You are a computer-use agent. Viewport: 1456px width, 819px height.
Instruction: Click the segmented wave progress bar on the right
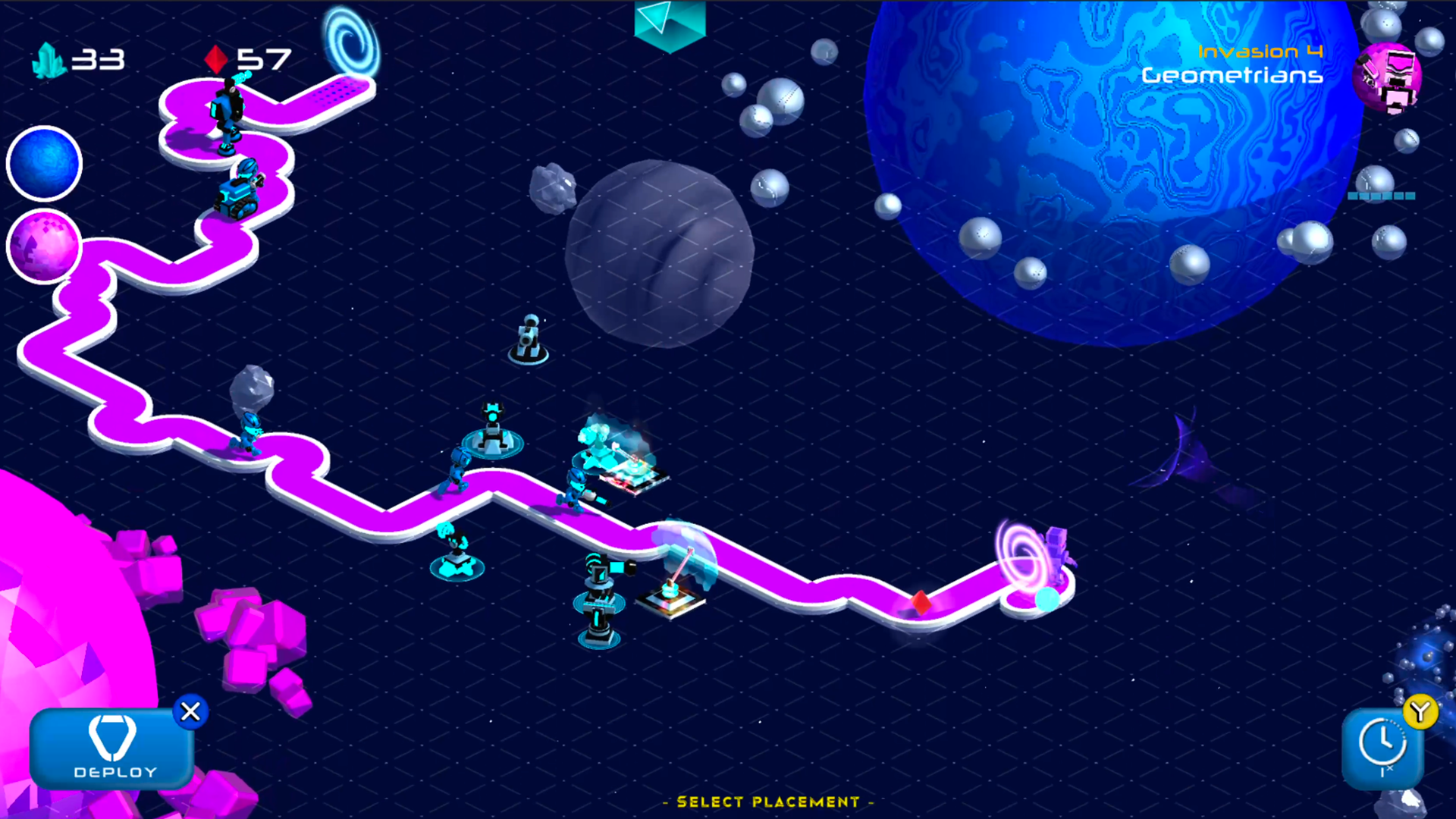1380,196
